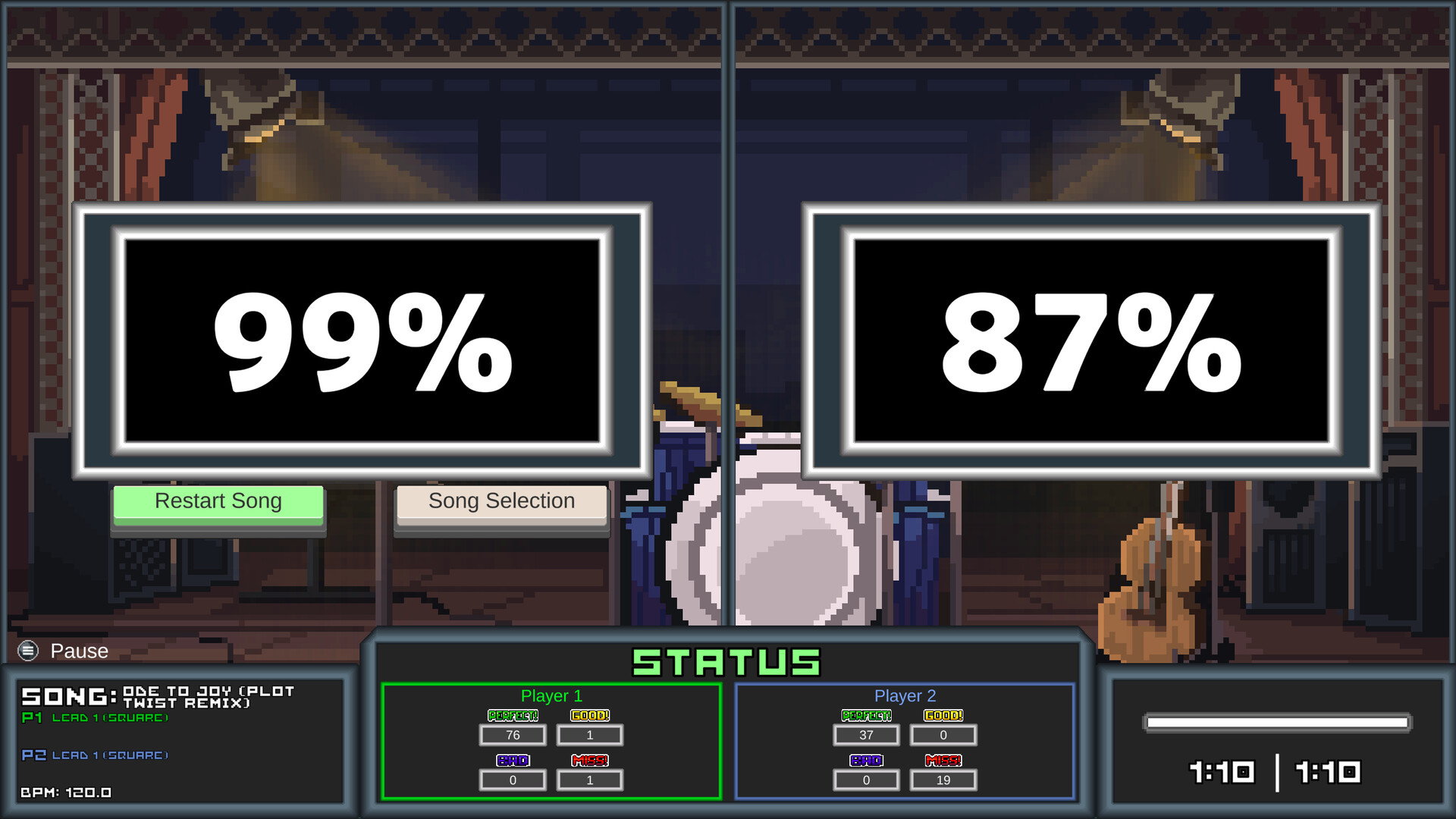Click Player 2's Good! badge
Viewport: 1456px width, 819px height.
[x=943, y=714]
